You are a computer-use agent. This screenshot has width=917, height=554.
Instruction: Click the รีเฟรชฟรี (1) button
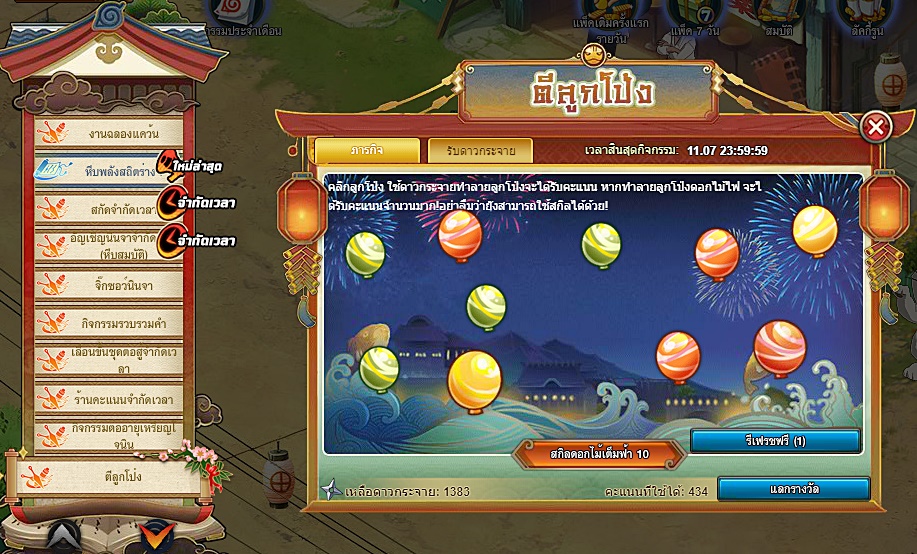tap(775, 441)
